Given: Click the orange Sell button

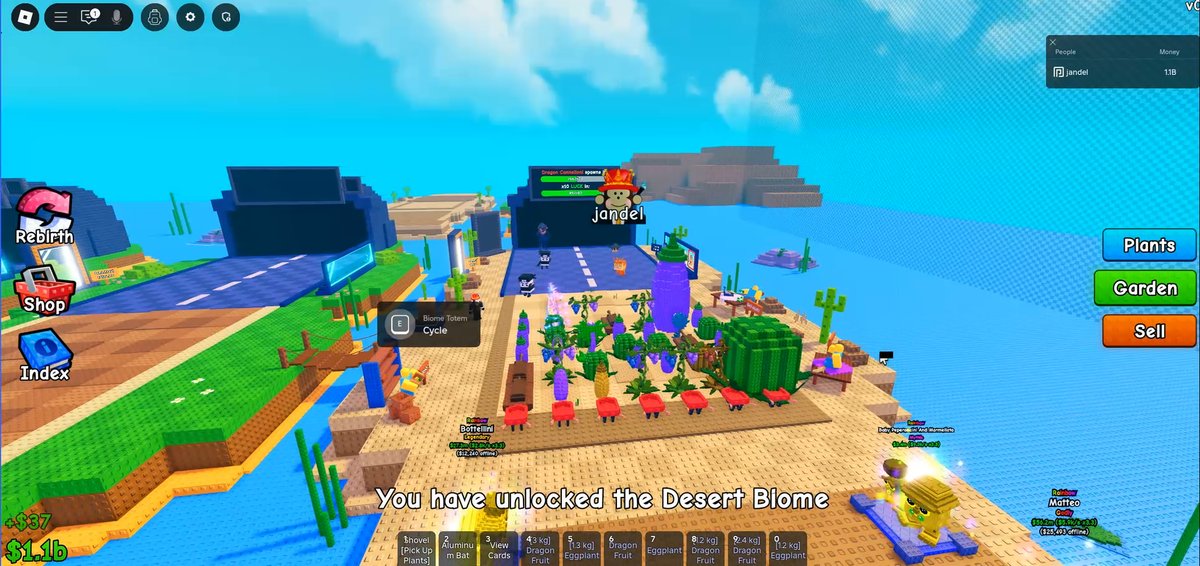Looking at the screenshot, I should [1149, 331].
